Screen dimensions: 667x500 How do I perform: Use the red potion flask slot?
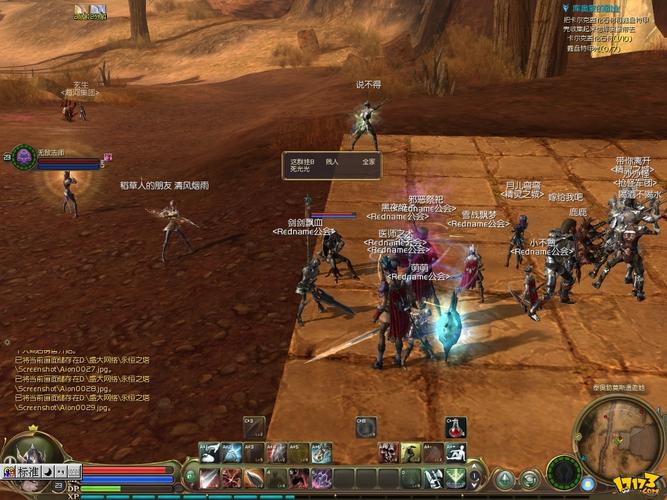pos(455,428)
